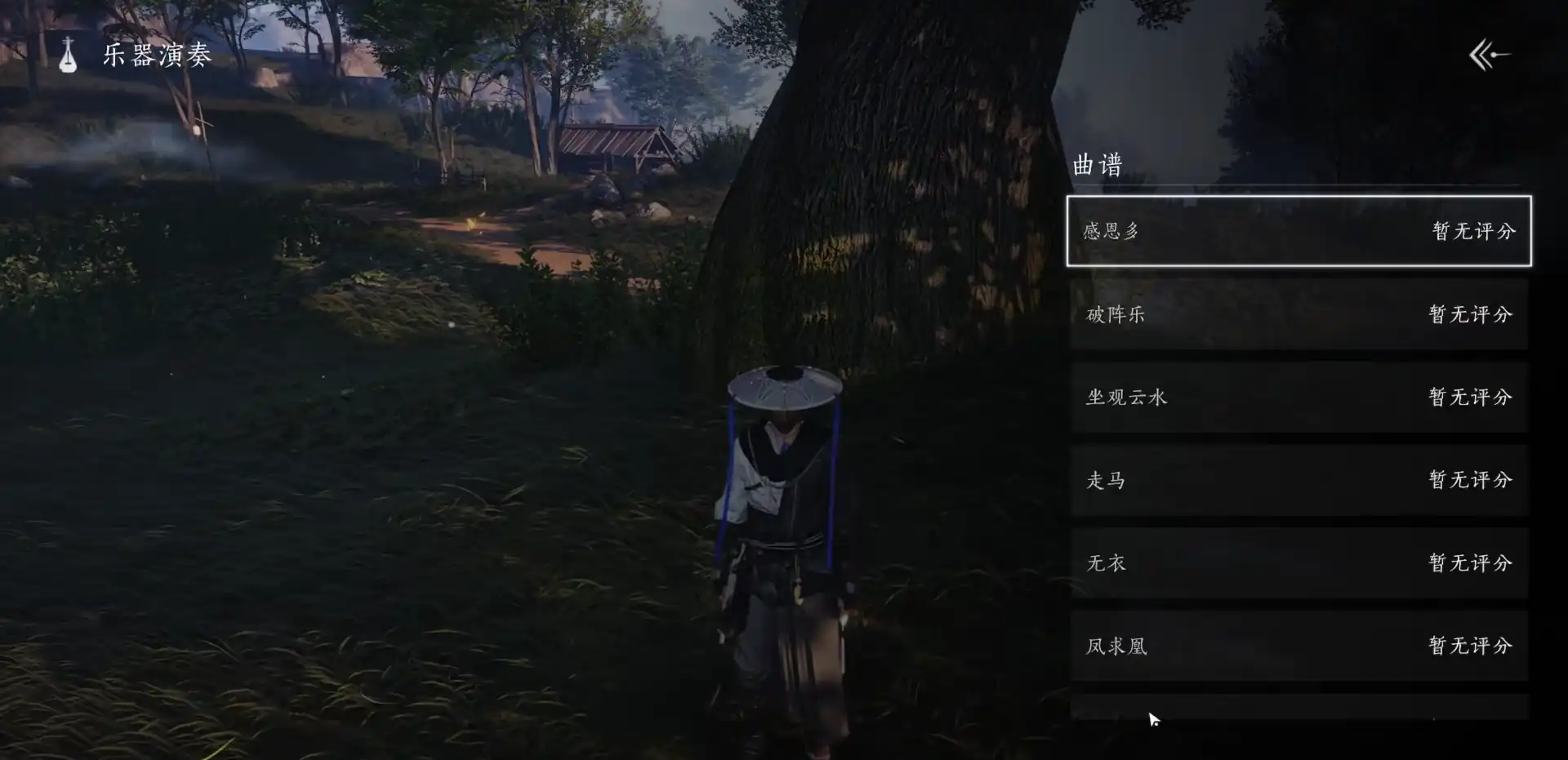Select the currently highlighted 感恩多 entry
Screen dimensions: 1568x760
(x=1298, y=232)
